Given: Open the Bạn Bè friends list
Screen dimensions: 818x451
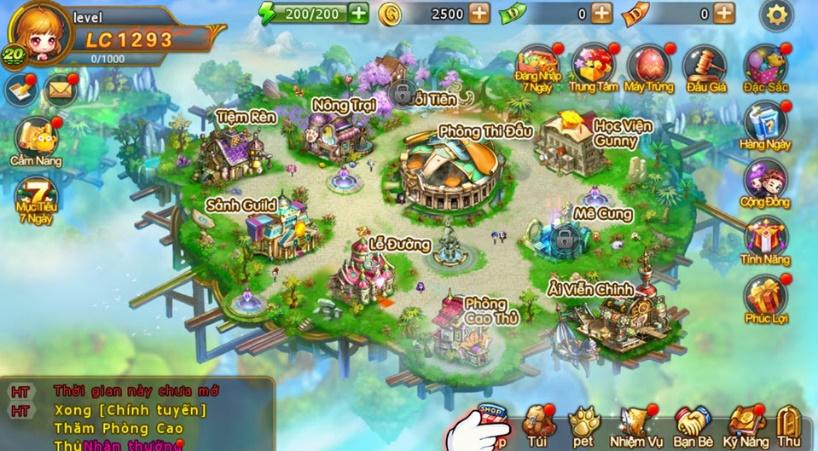Looking at the screenshot, I should 691,425.
